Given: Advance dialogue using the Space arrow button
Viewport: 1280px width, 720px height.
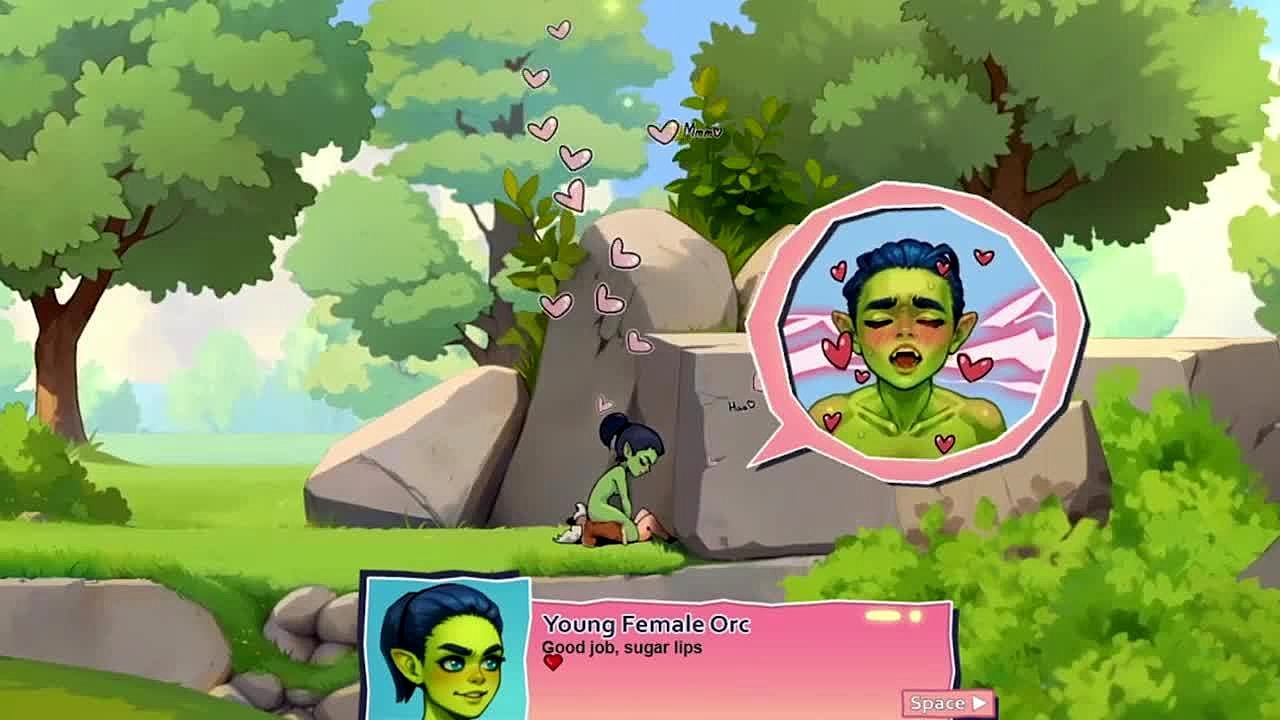Looking at the screenshot, I should (x=948, y=703).
